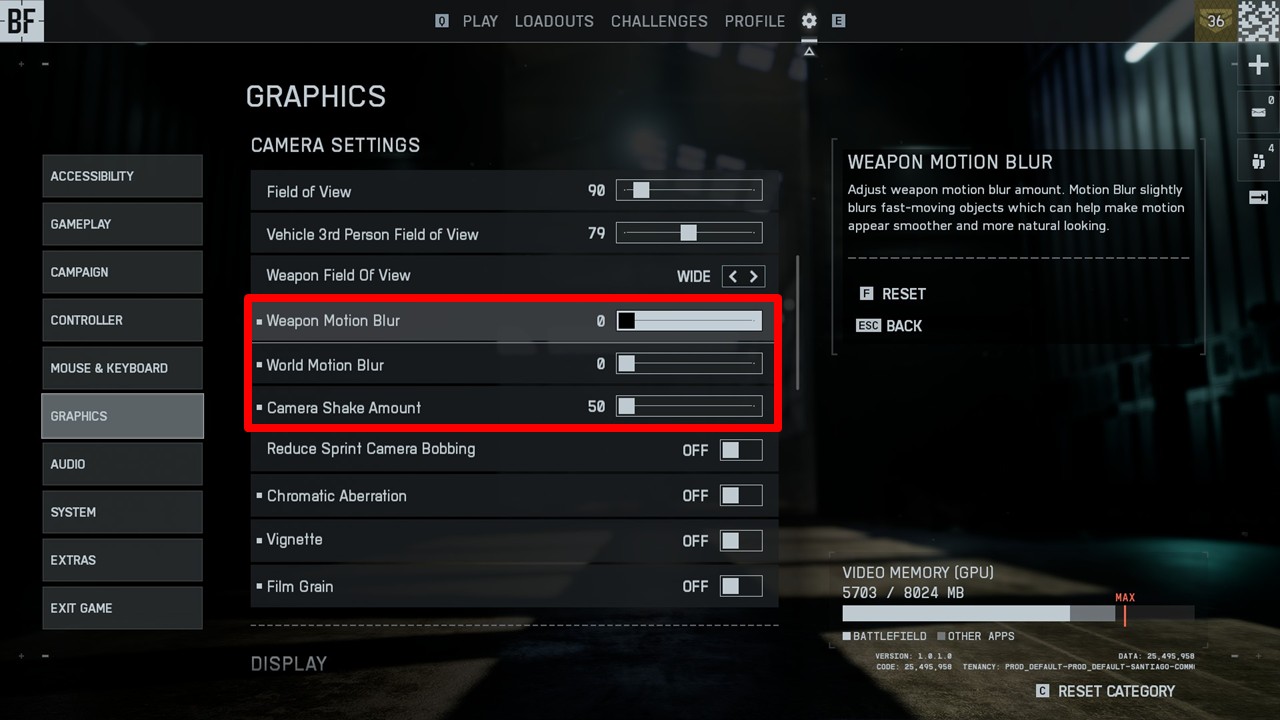The height and width of the screenshot is (720, 1280).
Task: Open Mouse & Keyboard settings
Action: point(122,368)
